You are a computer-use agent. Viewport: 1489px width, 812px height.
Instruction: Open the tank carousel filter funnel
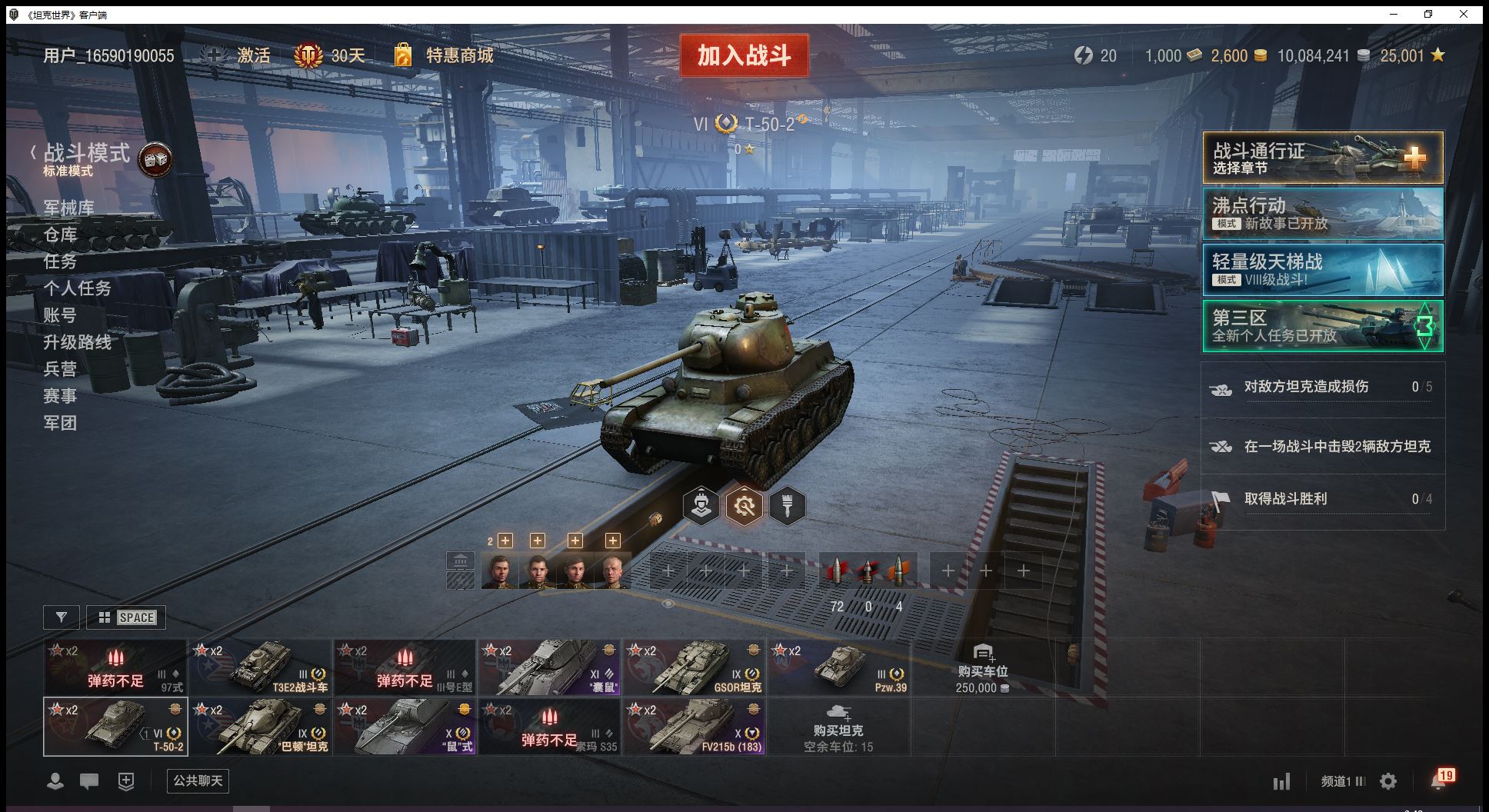[62, 617]
